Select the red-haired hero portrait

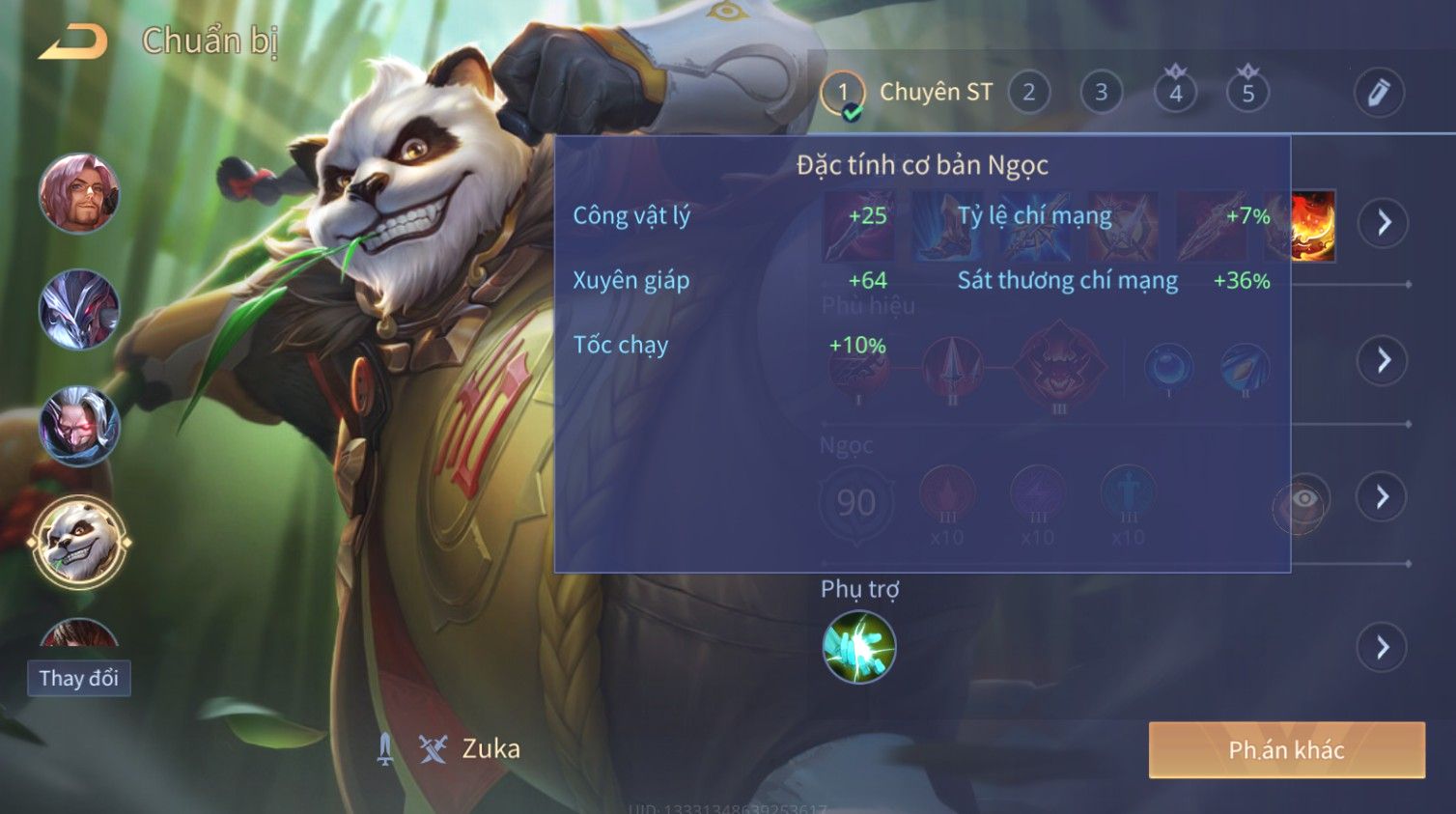79,193
